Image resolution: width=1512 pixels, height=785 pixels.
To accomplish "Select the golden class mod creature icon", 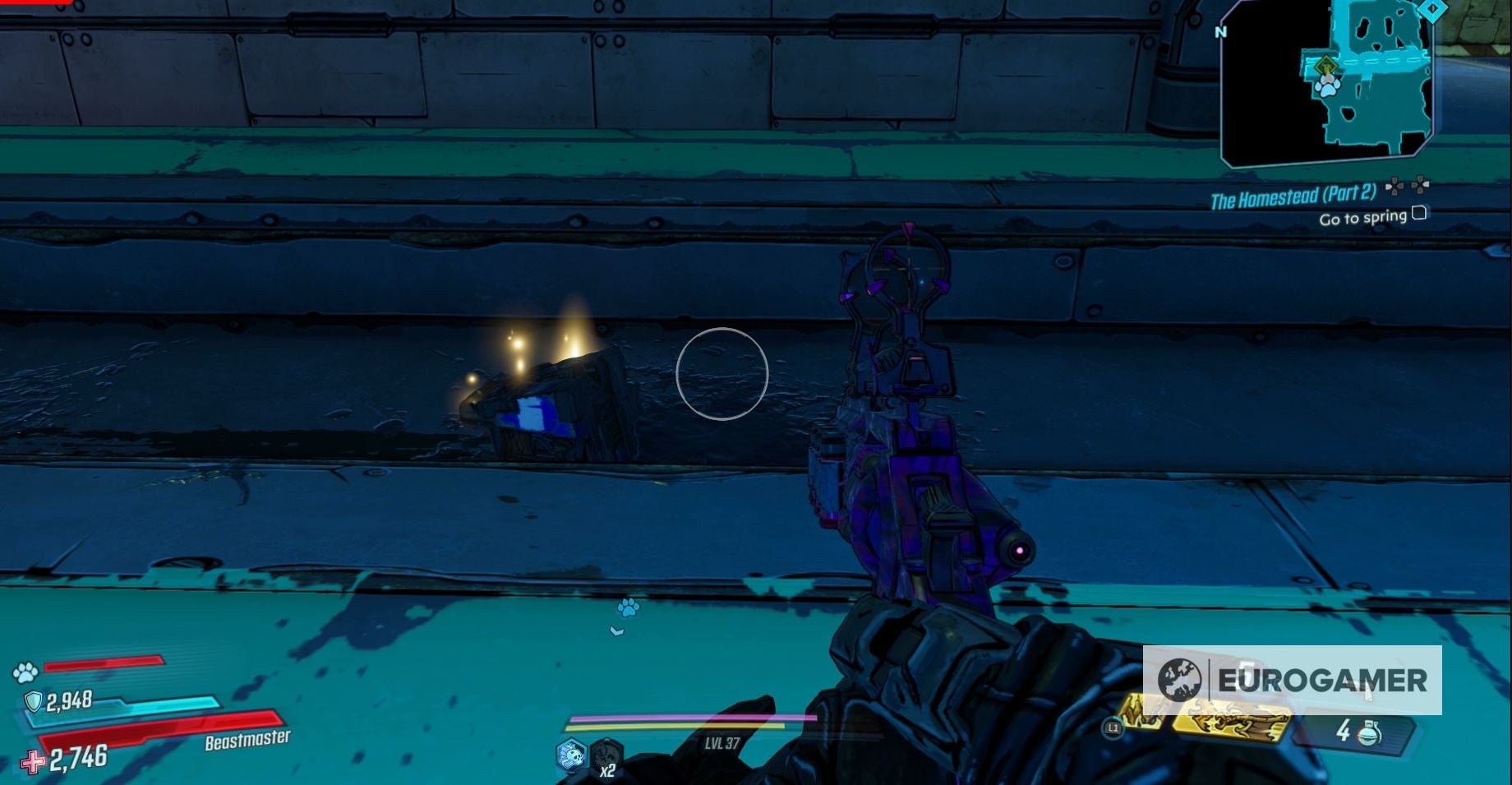I will click(1230, 720).
